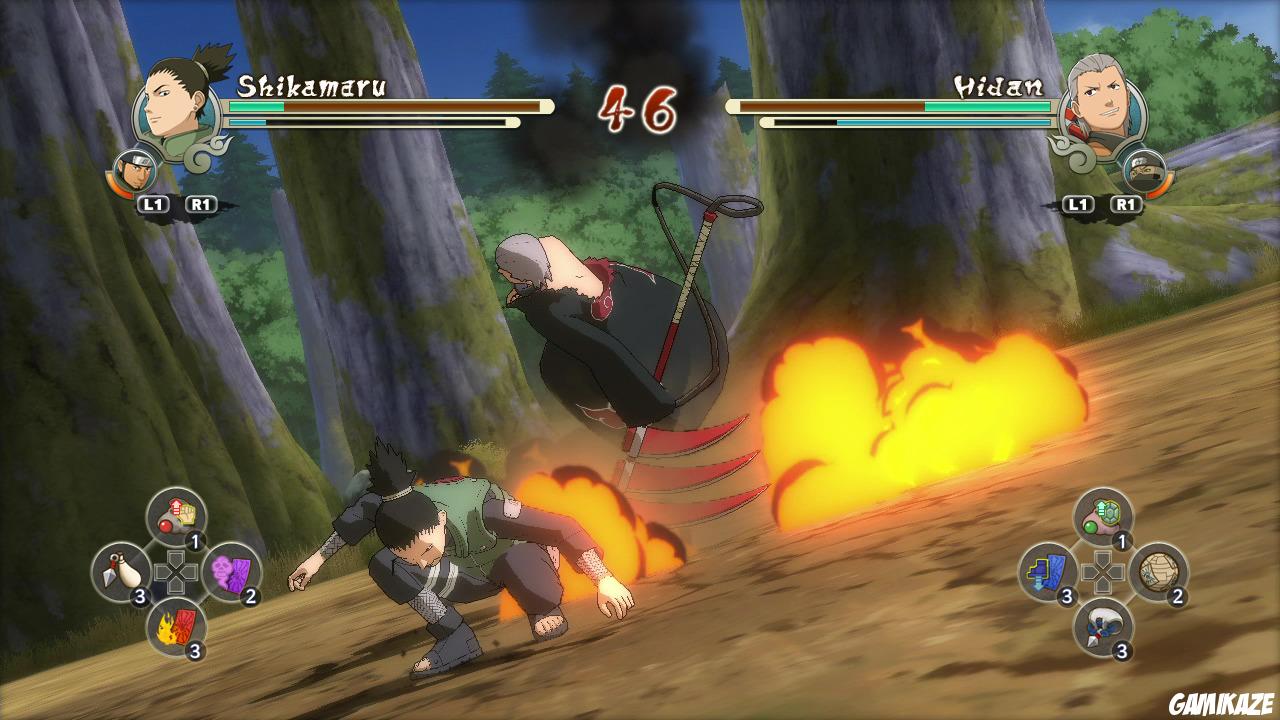Select the red fire tag item

pos(180,627)
